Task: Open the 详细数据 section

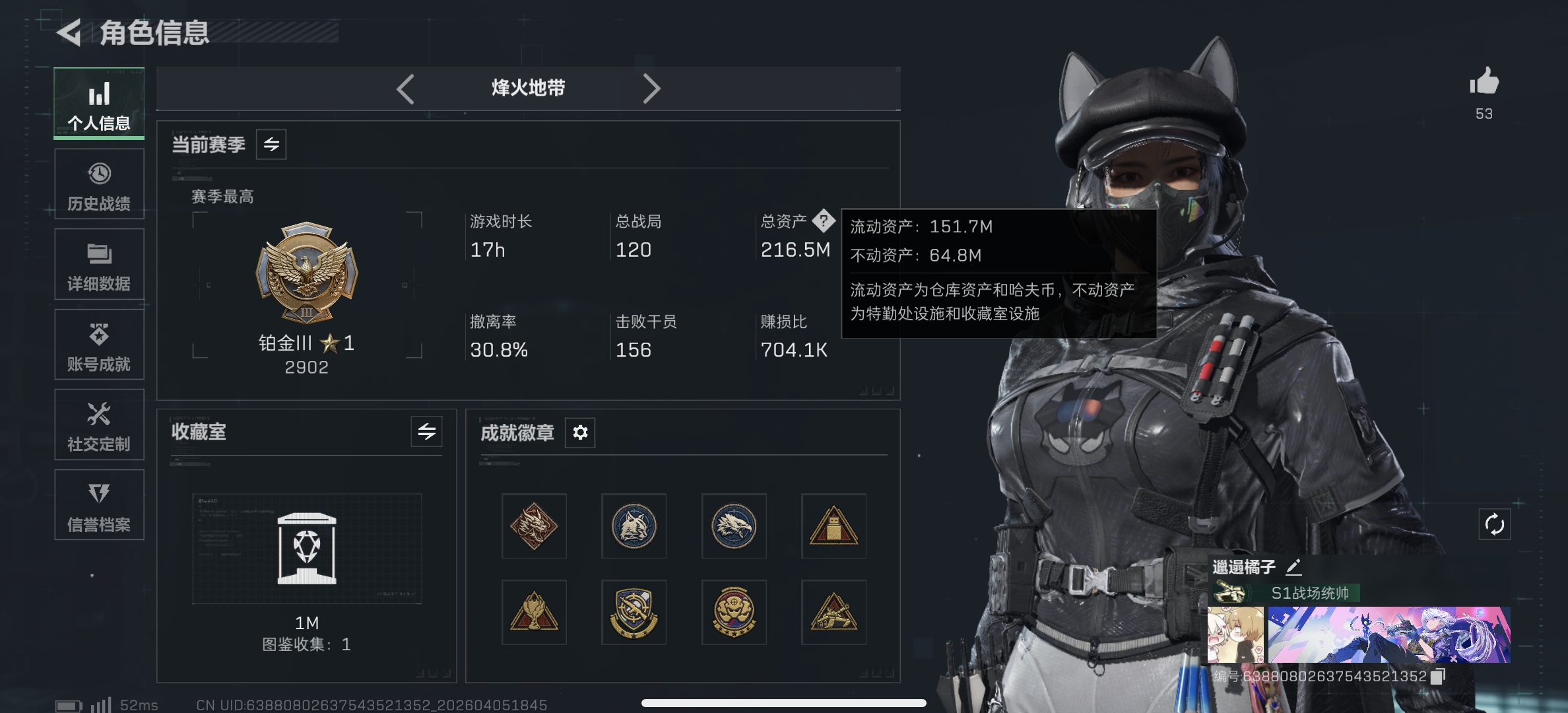Action: [99, 264]
